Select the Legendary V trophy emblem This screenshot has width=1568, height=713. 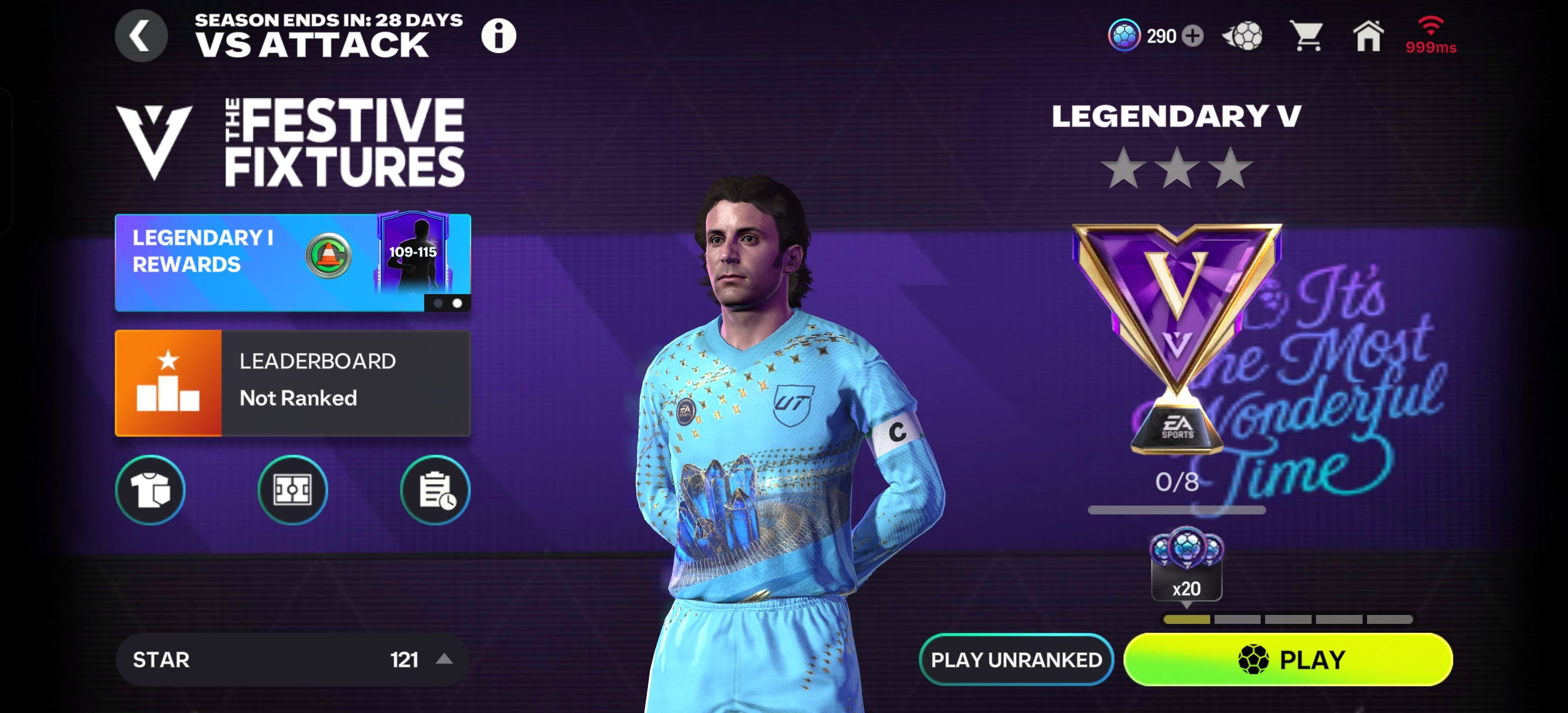[x=1176, y=335]
